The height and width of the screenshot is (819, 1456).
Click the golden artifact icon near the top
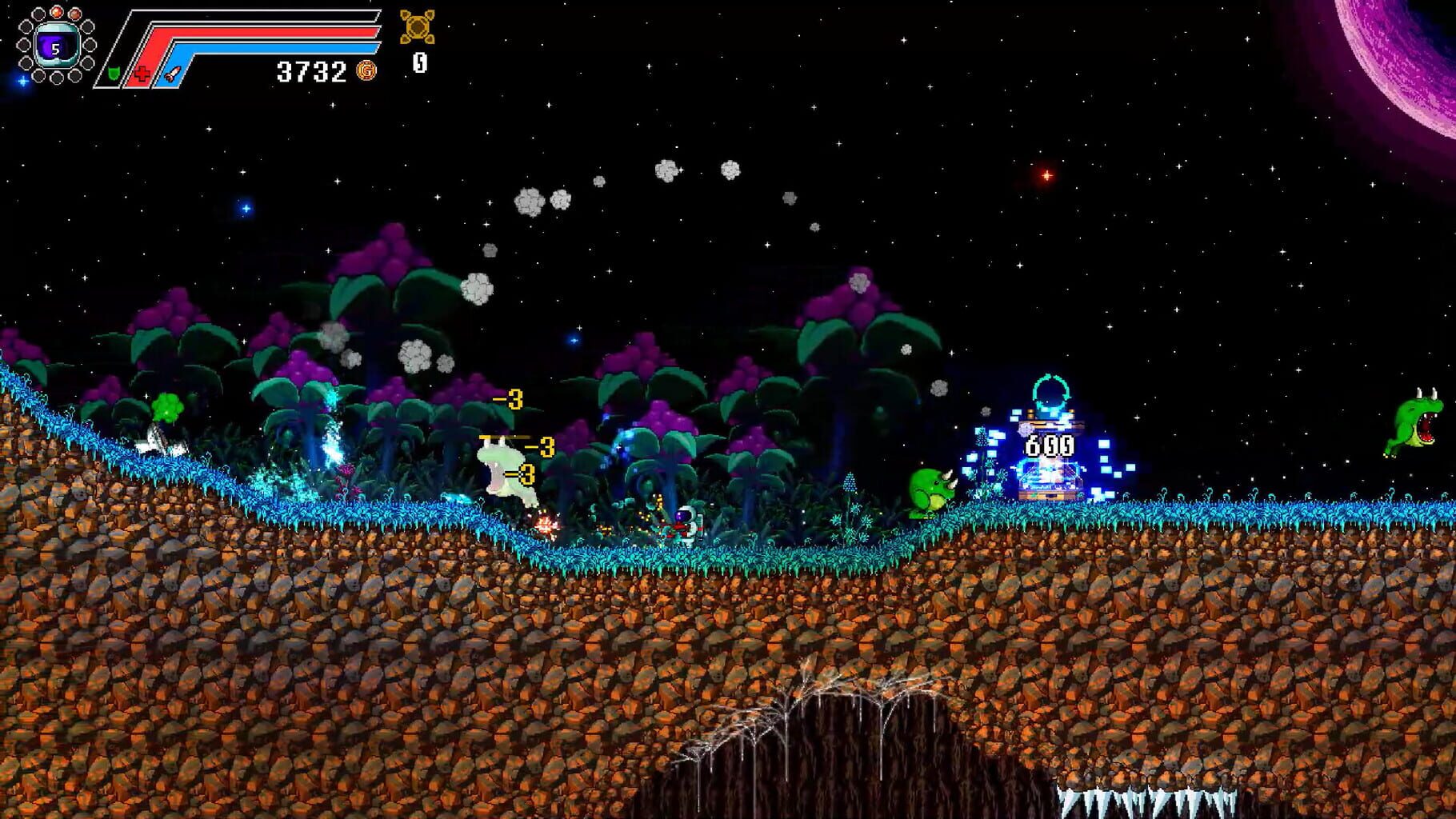(x=417, y=28)
